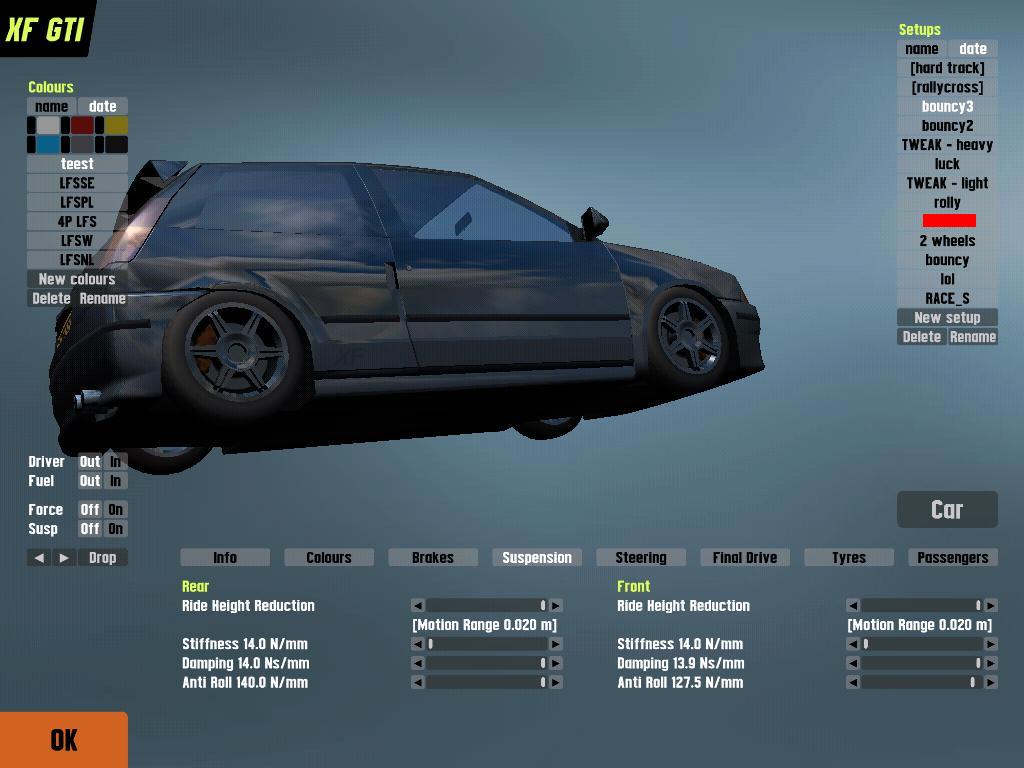Pick the red colour swatch
This screenshot has height=768, width=1024.
tap(82, 126)
